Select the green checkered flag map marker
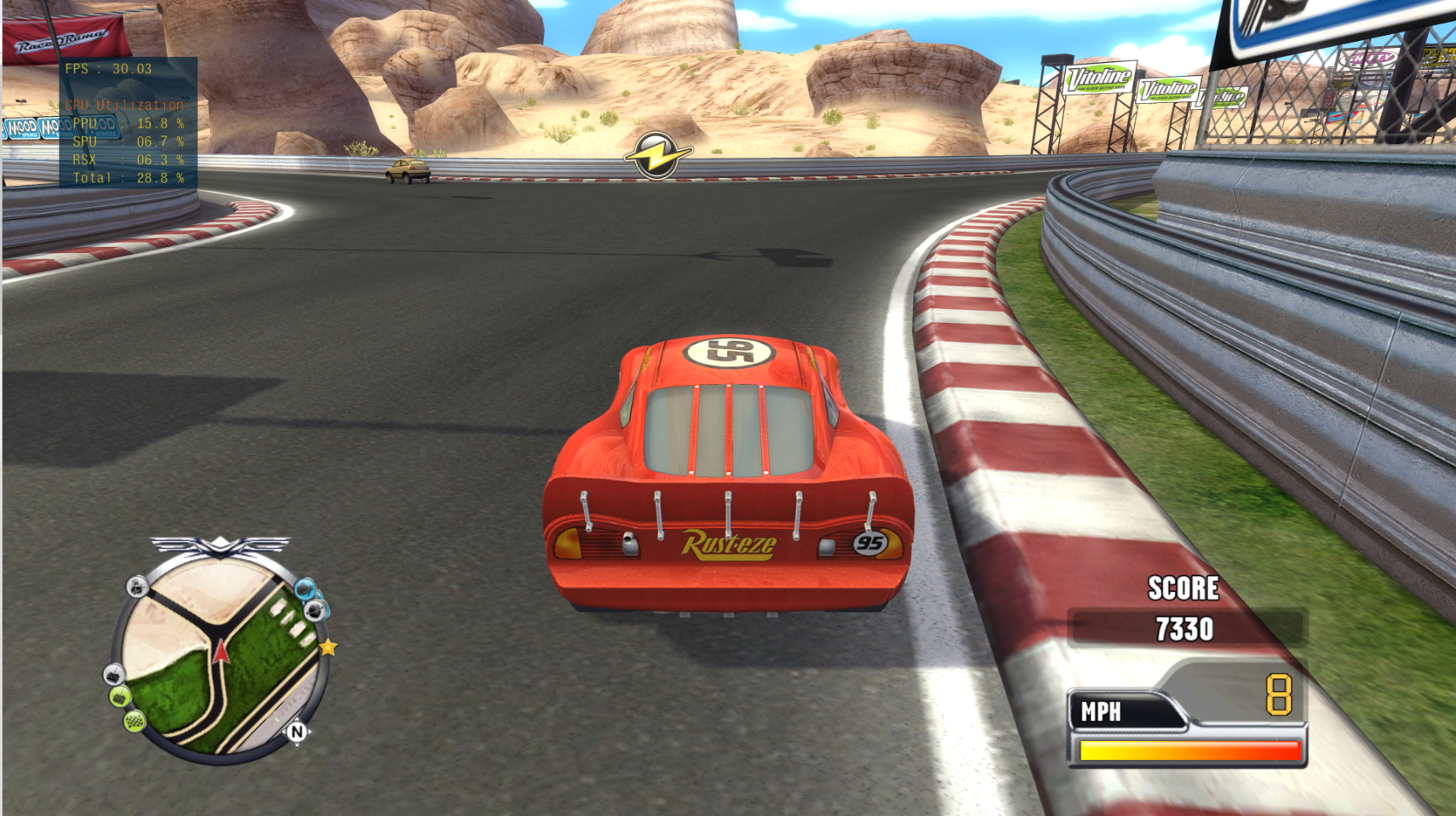1456x816 pixels. 135,722
